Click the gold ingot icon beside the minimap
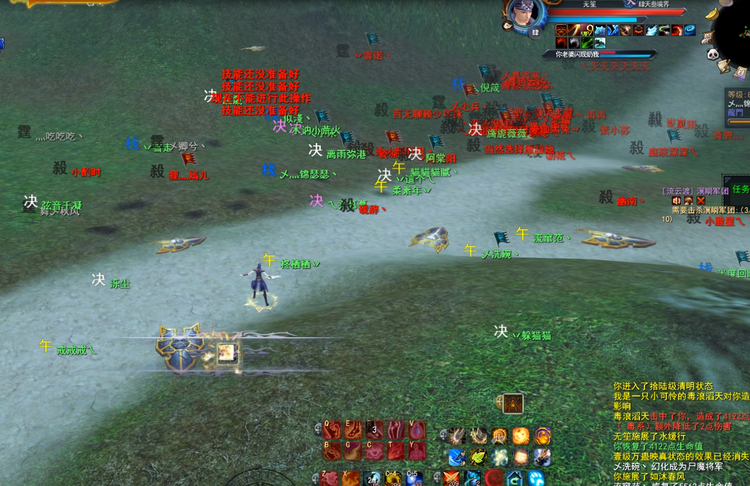 (710, 15)
